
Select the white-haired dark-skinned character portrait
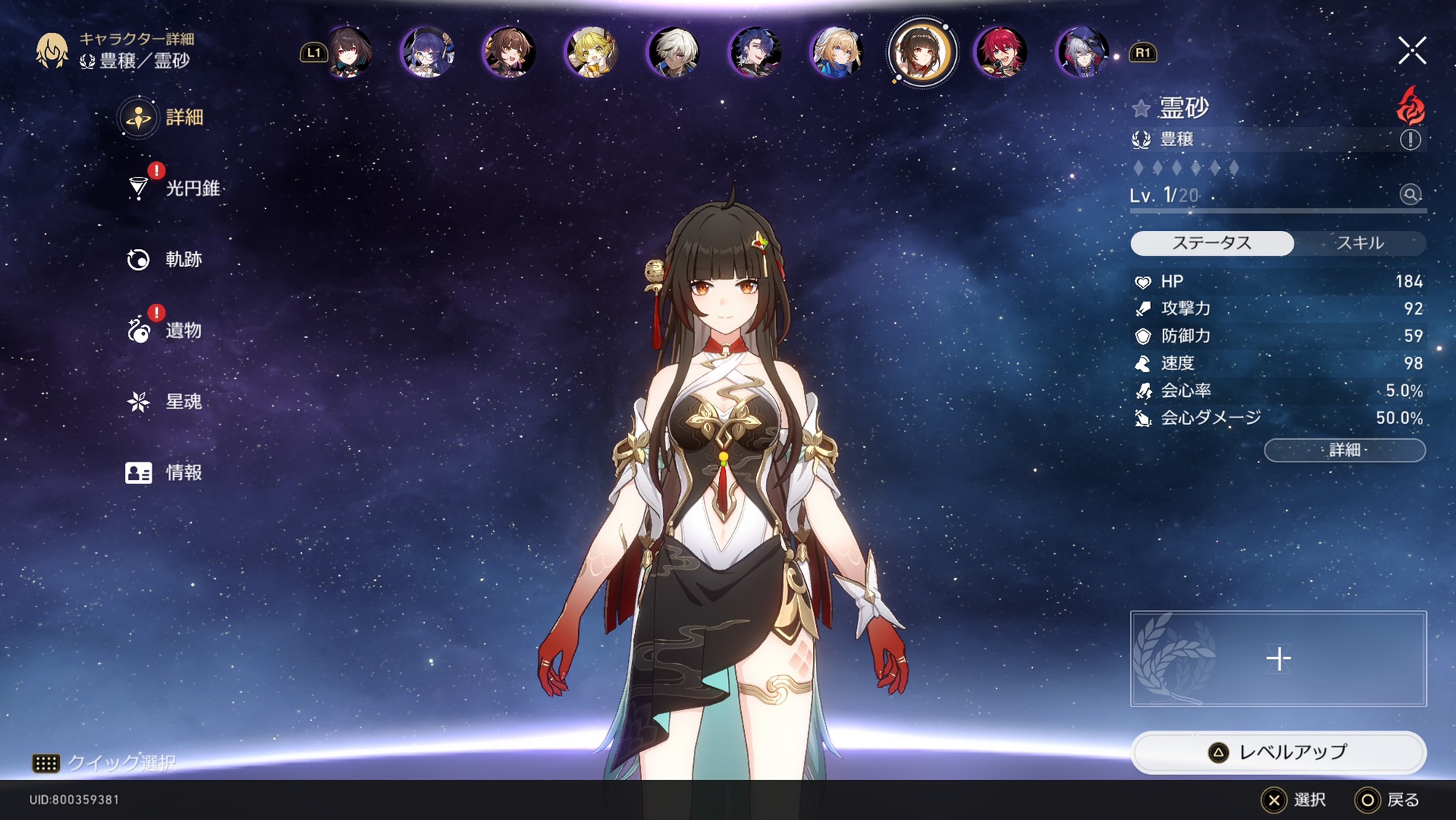(673, 52)
